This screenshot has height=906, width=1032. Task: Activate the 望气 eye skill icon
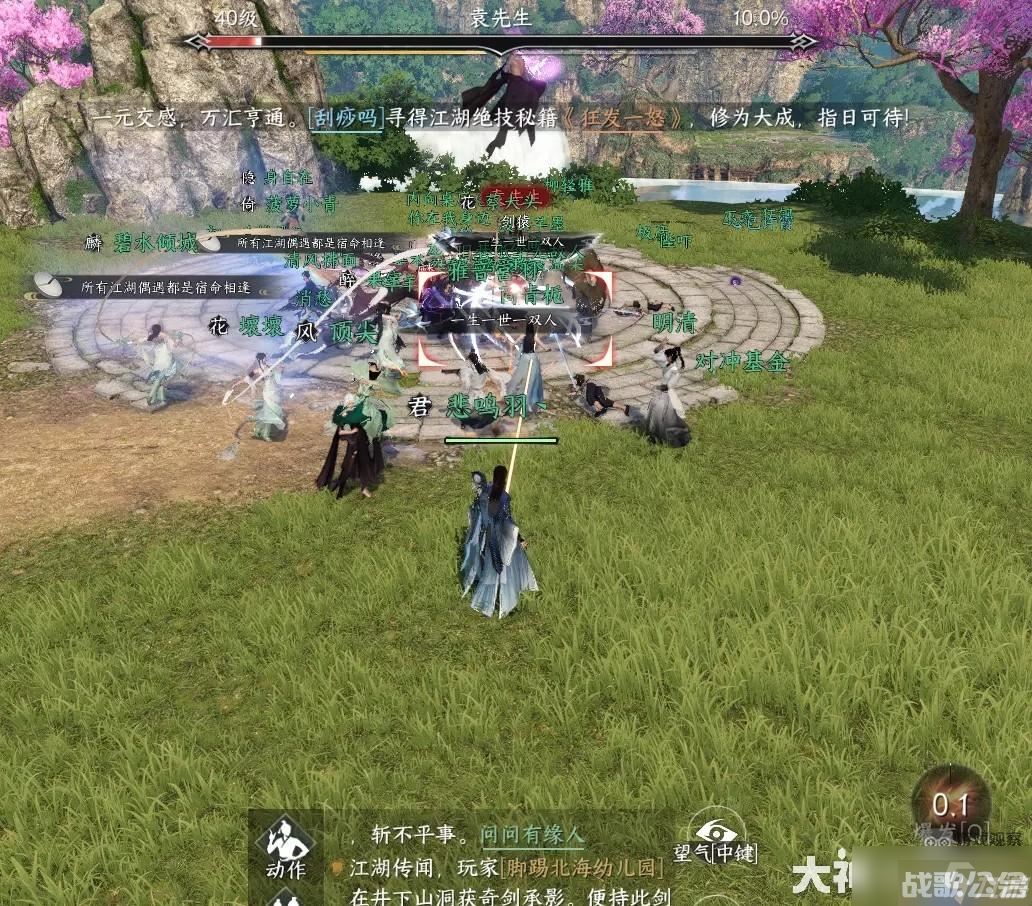(x=716, y=833)
